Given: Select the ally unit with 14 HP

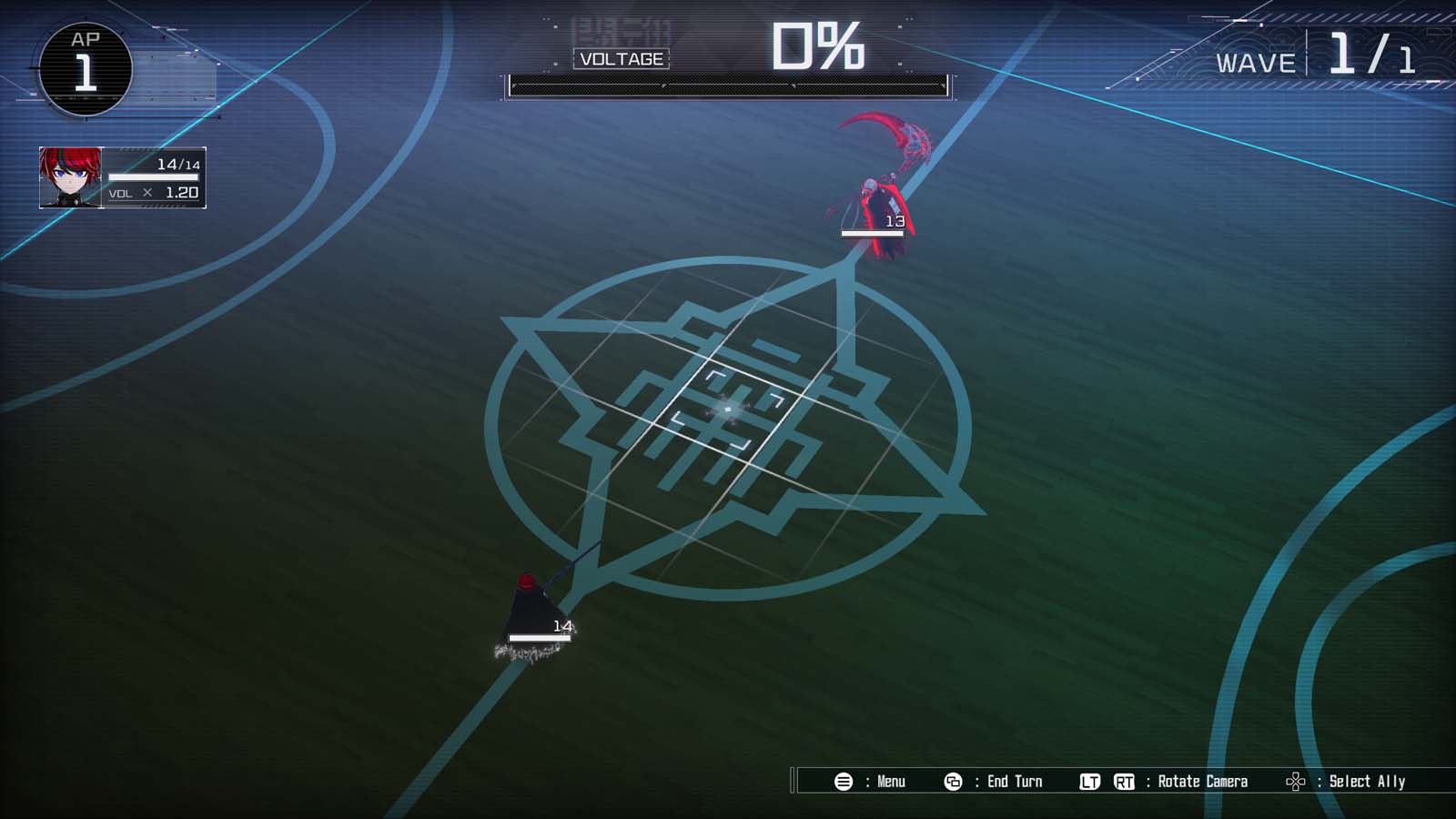Looking at the screenshot, I should (532, 605).
